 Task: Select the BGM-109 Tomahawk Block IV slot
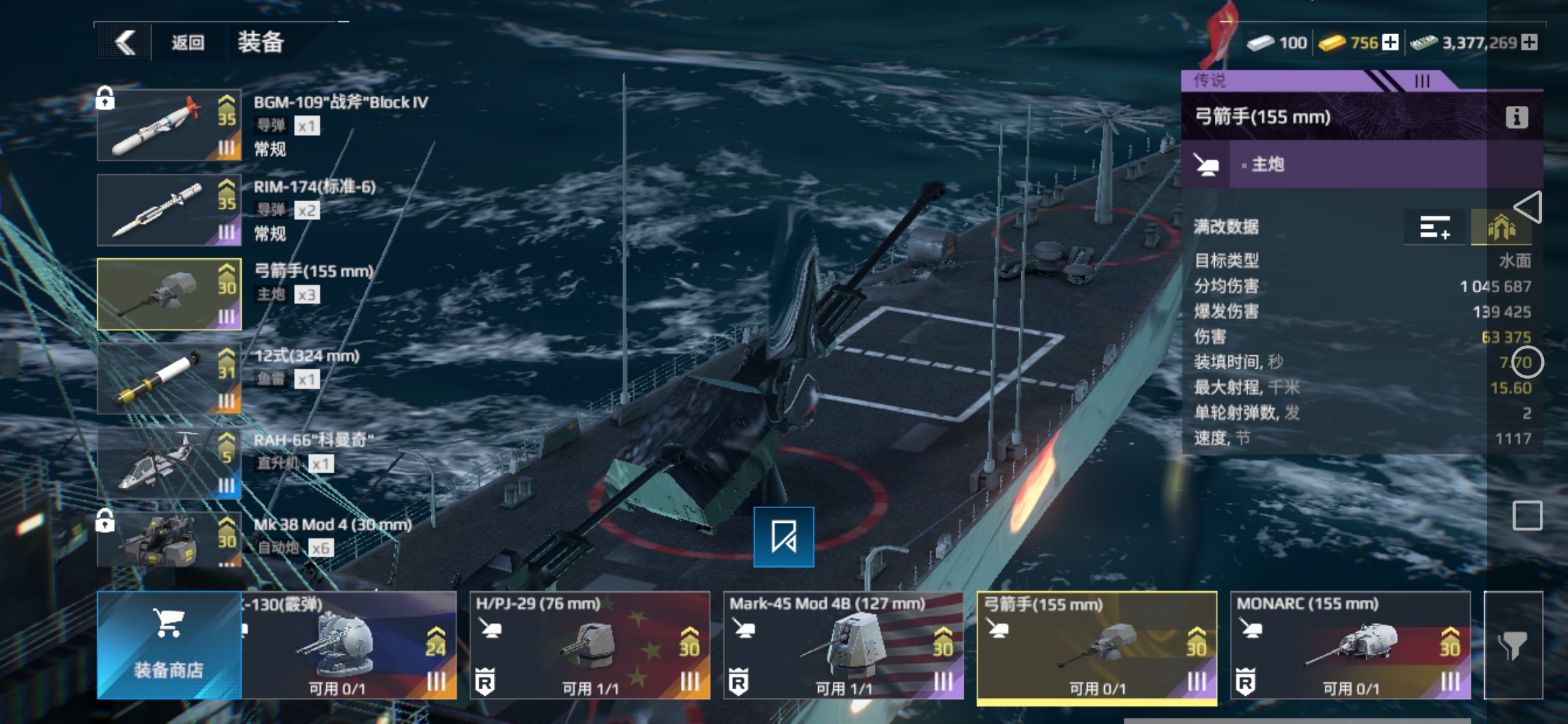169,125
